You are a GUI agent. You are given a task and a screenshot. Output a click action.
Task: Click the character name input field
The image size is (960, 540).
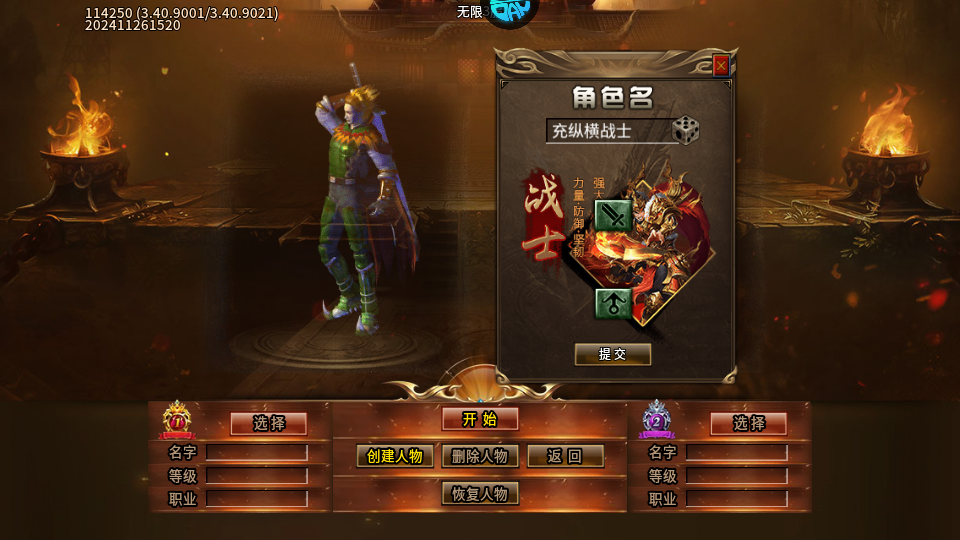[608, 131]
